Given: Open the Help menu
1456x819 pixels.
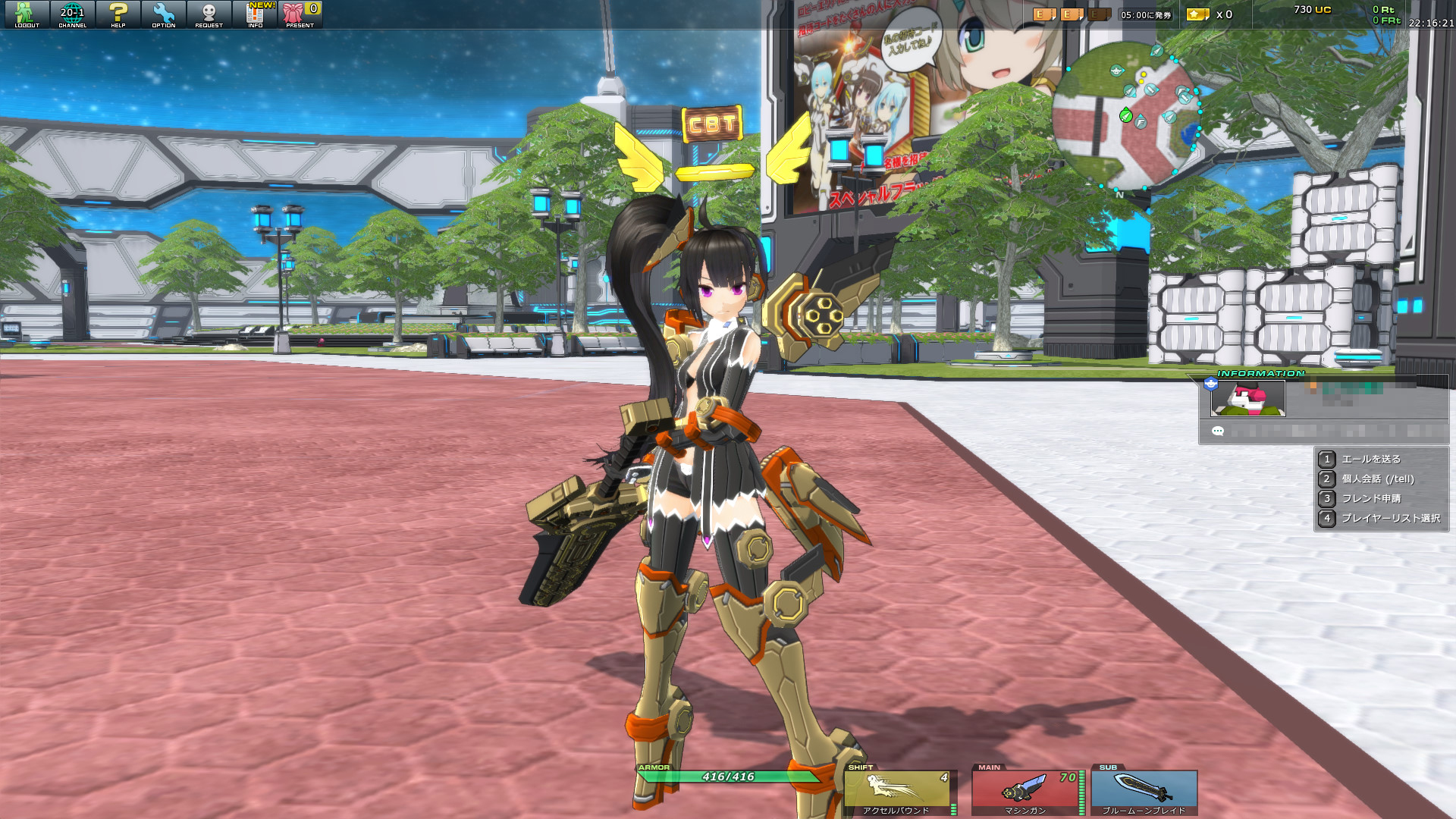Looking at the screenshot, I should 118,15.
